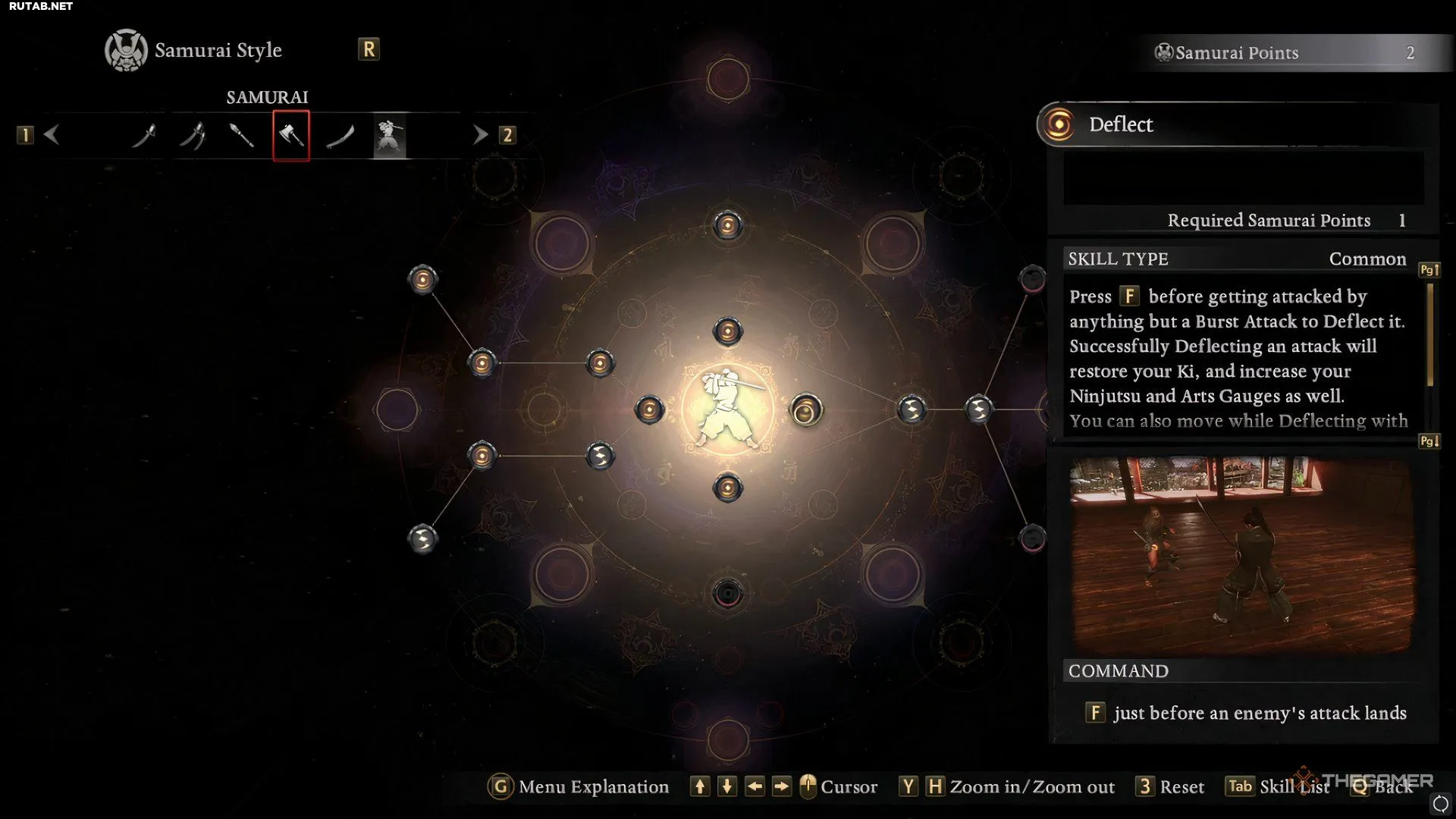Open the Skill List
Image resolution: width=1456 pixels, height=819 pixels.
coord(1279,786)
